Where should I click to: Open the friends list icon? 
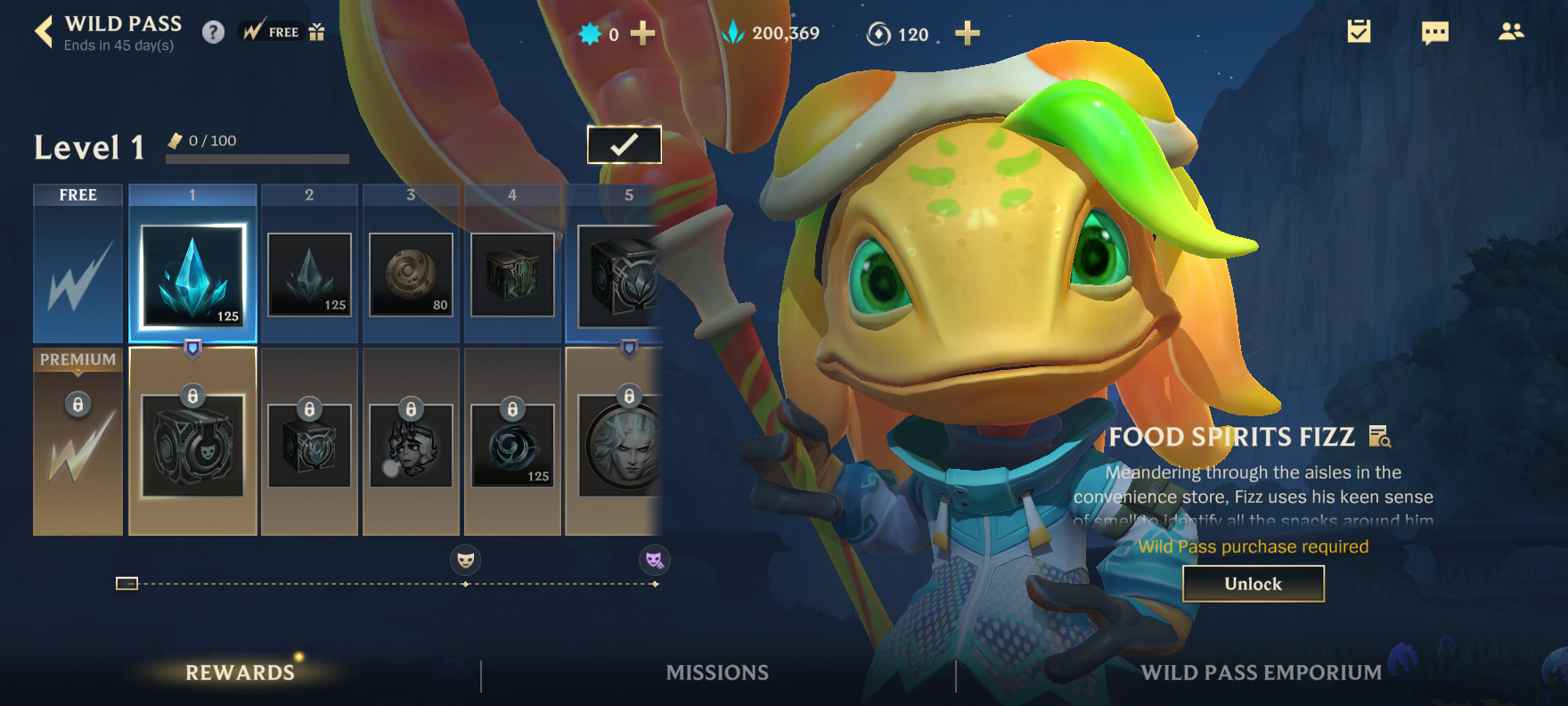click(x=1511, y=32)
